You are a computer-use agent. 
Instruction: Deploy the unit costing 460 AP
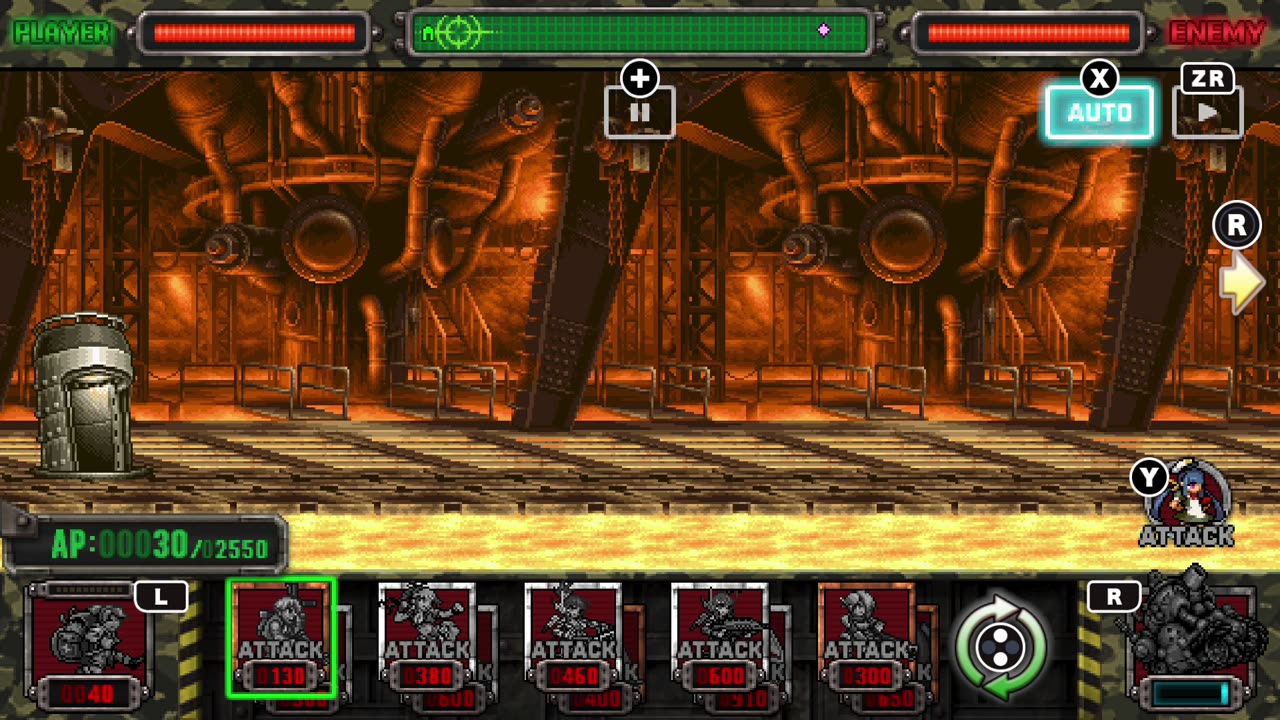pyautogui.click(x=573, y=638)
